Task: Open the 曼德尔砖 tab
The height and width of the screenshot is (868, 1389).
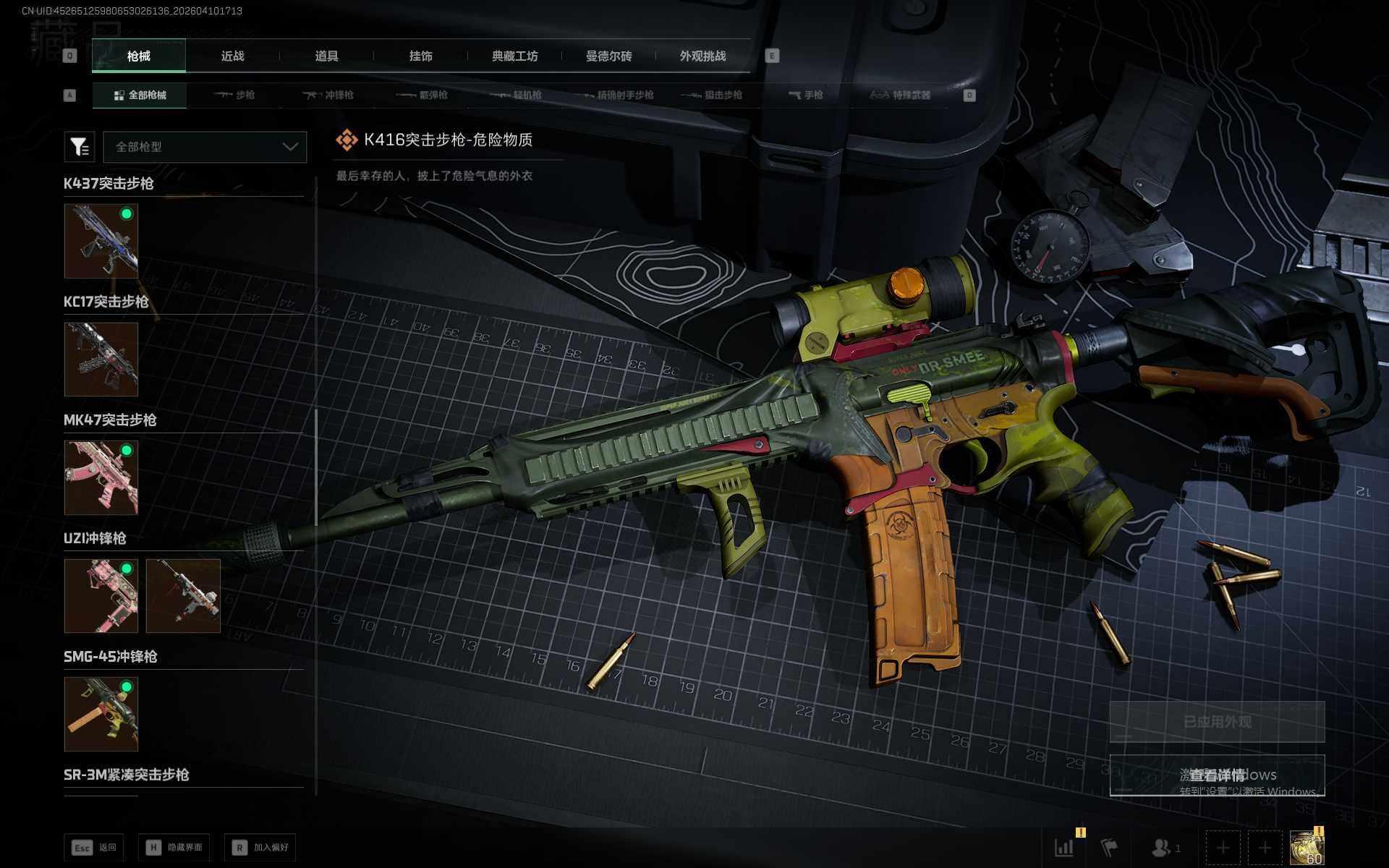Action: (x=608, y=56)
